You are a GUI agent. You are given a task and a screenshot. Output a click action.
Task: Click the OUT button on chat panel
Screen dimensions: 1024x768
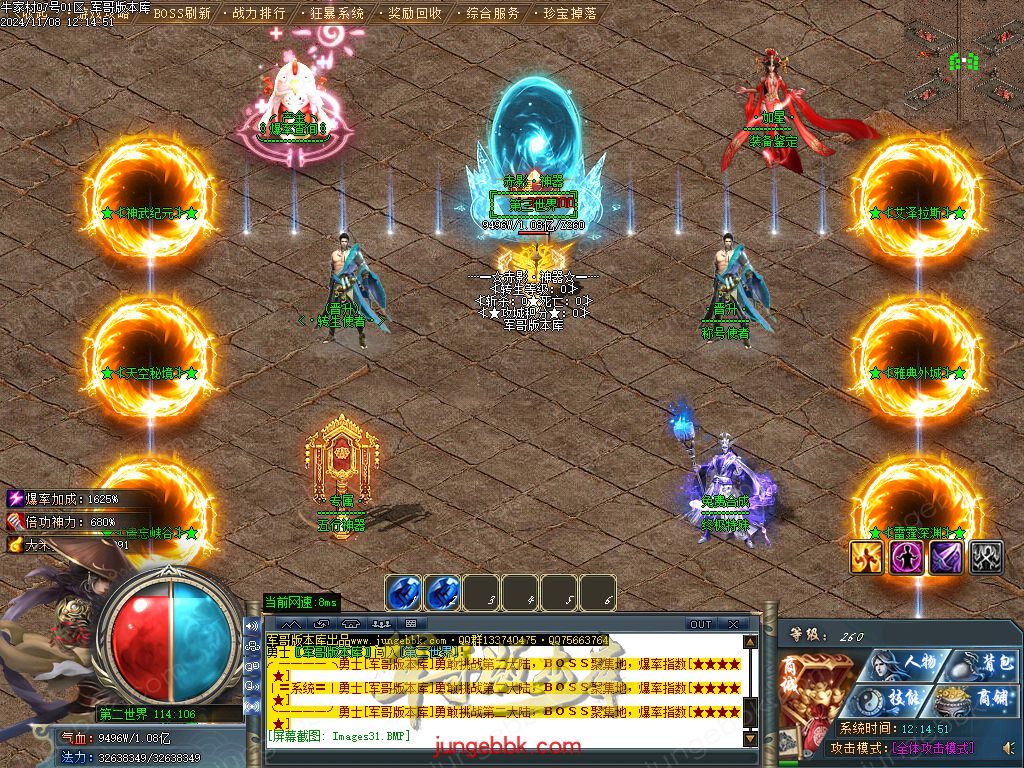coord(701,624)
